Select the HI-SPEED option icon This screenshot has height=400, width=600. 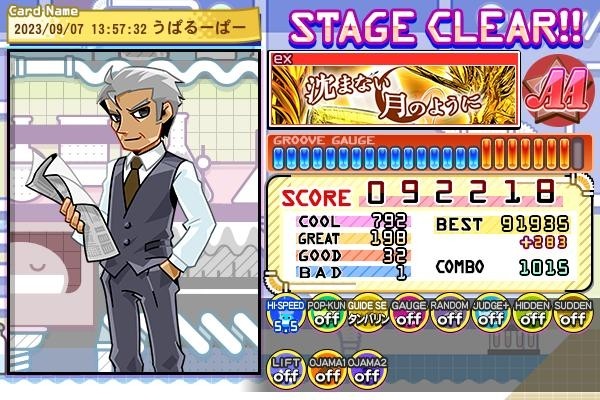tap(285, 320)
